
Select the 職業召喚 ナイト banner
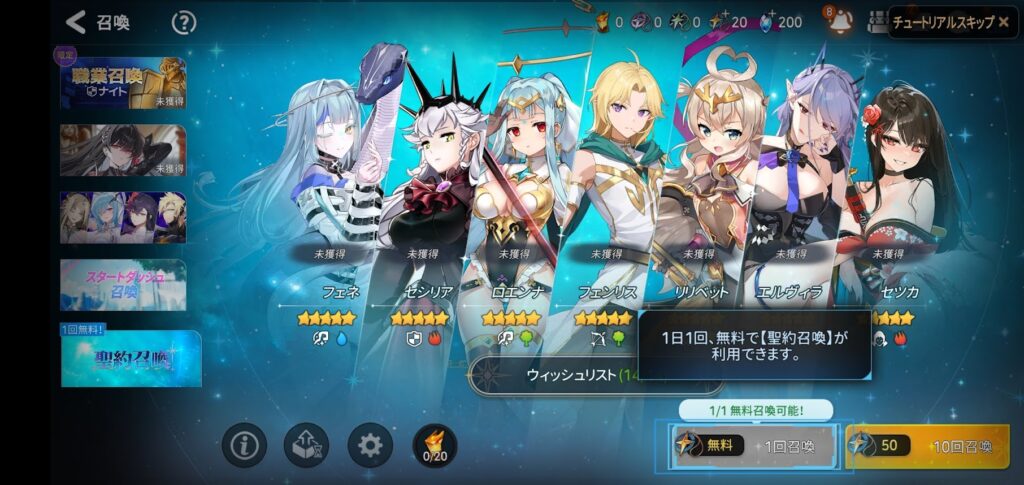123,82
